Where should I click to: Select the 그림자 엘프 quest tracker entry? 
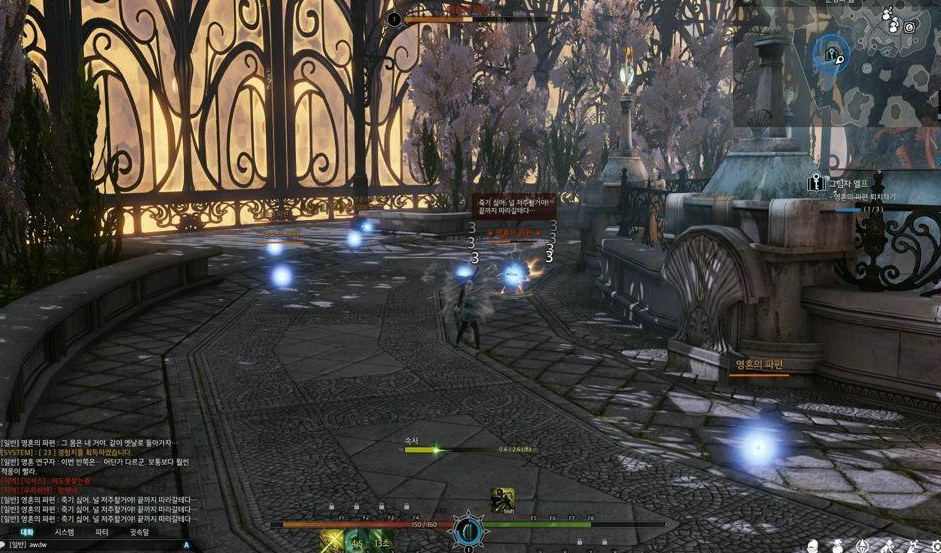[852, 183]
